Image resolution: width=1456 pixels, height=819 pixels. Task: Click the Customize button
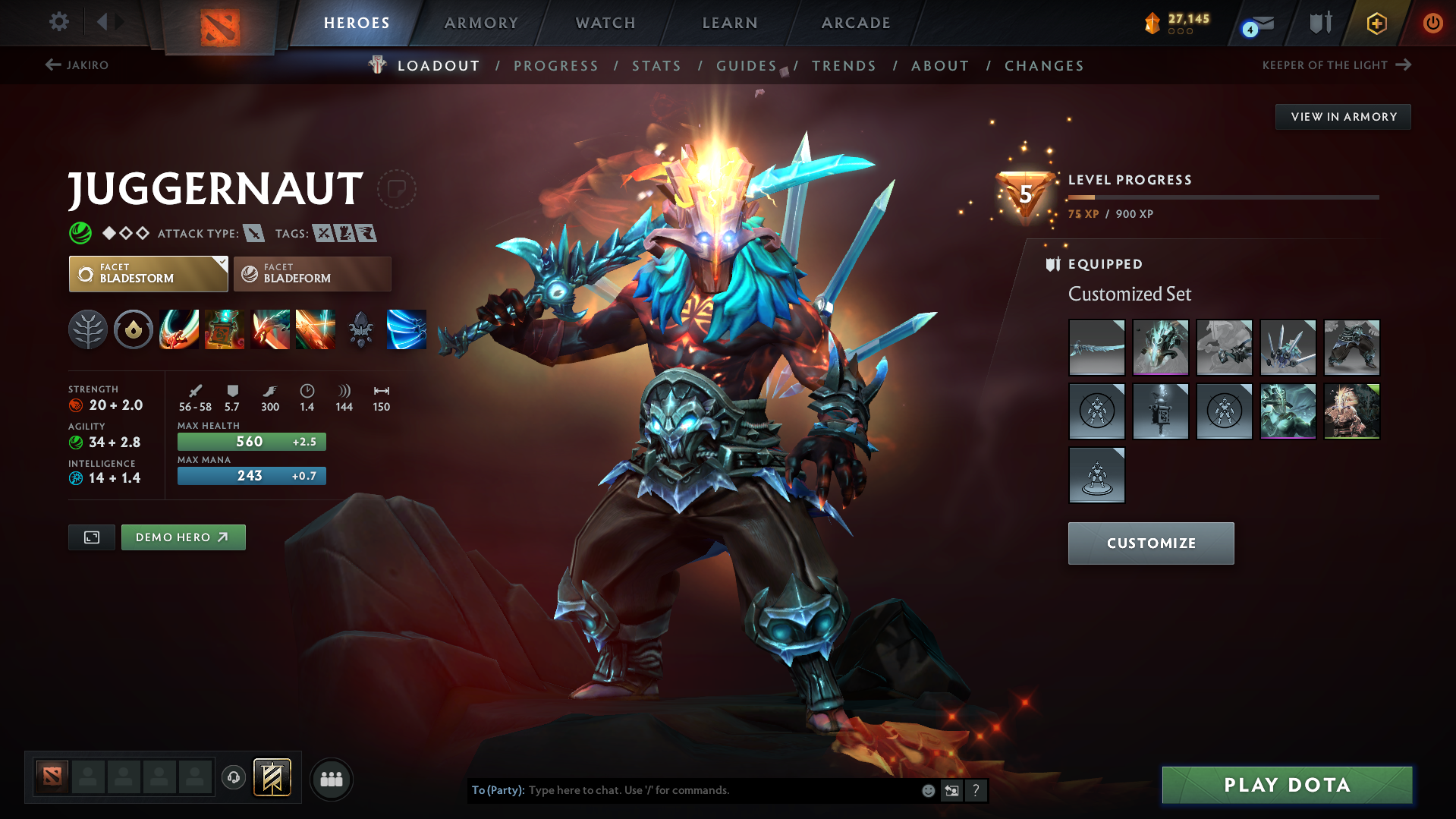(1150, 543)
